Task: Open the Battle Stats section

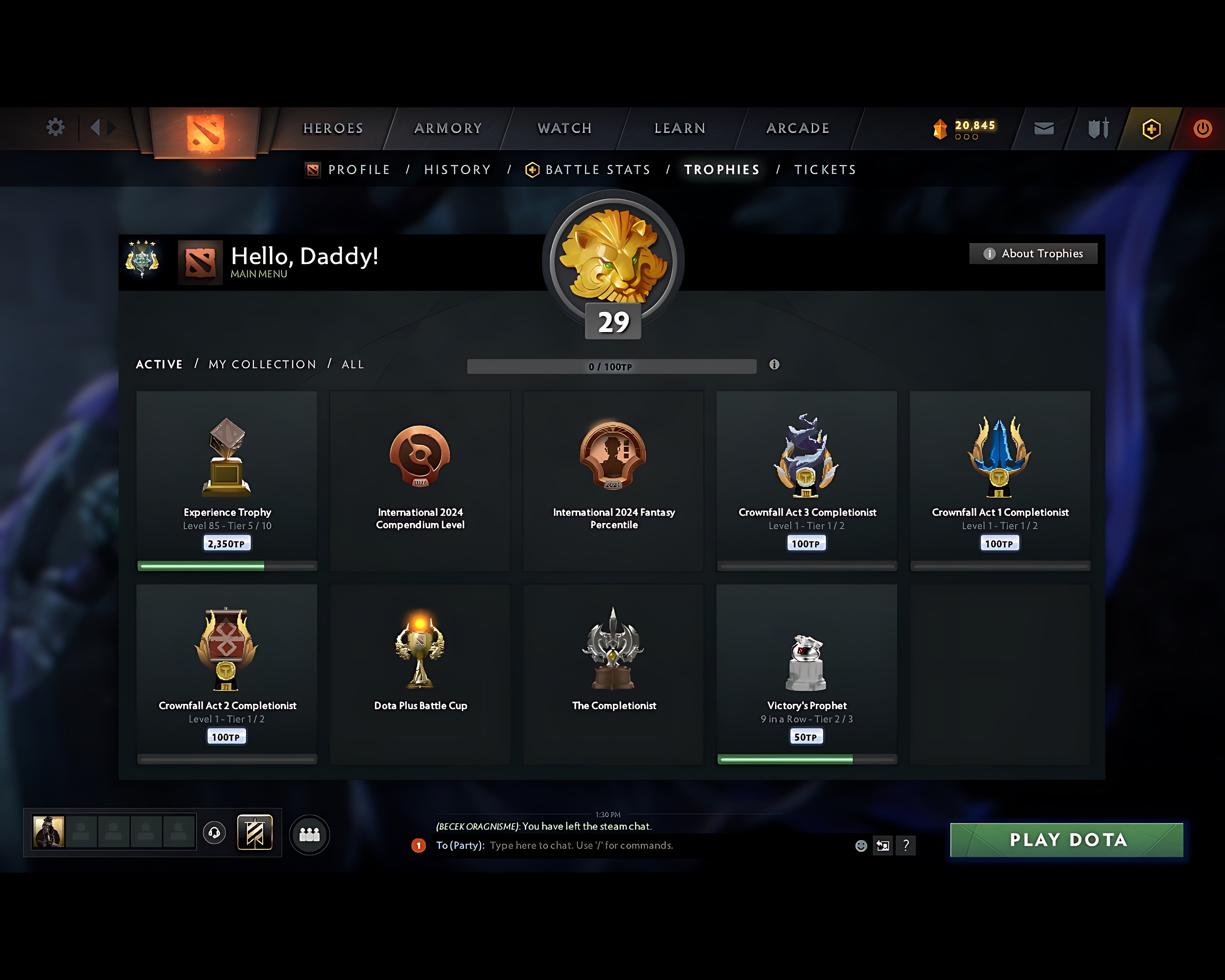Action: coord(597,169)
